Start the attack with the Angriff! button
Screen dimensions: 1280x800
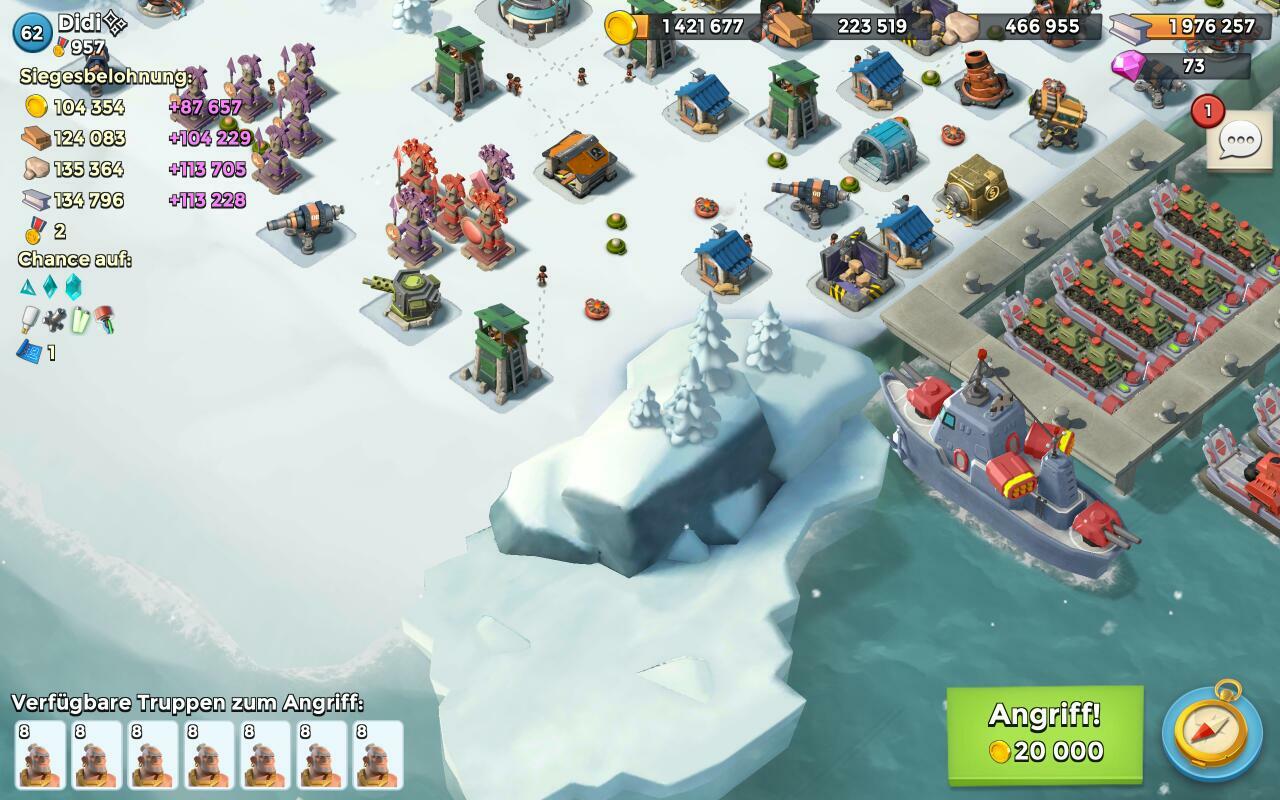(1045, 733)
